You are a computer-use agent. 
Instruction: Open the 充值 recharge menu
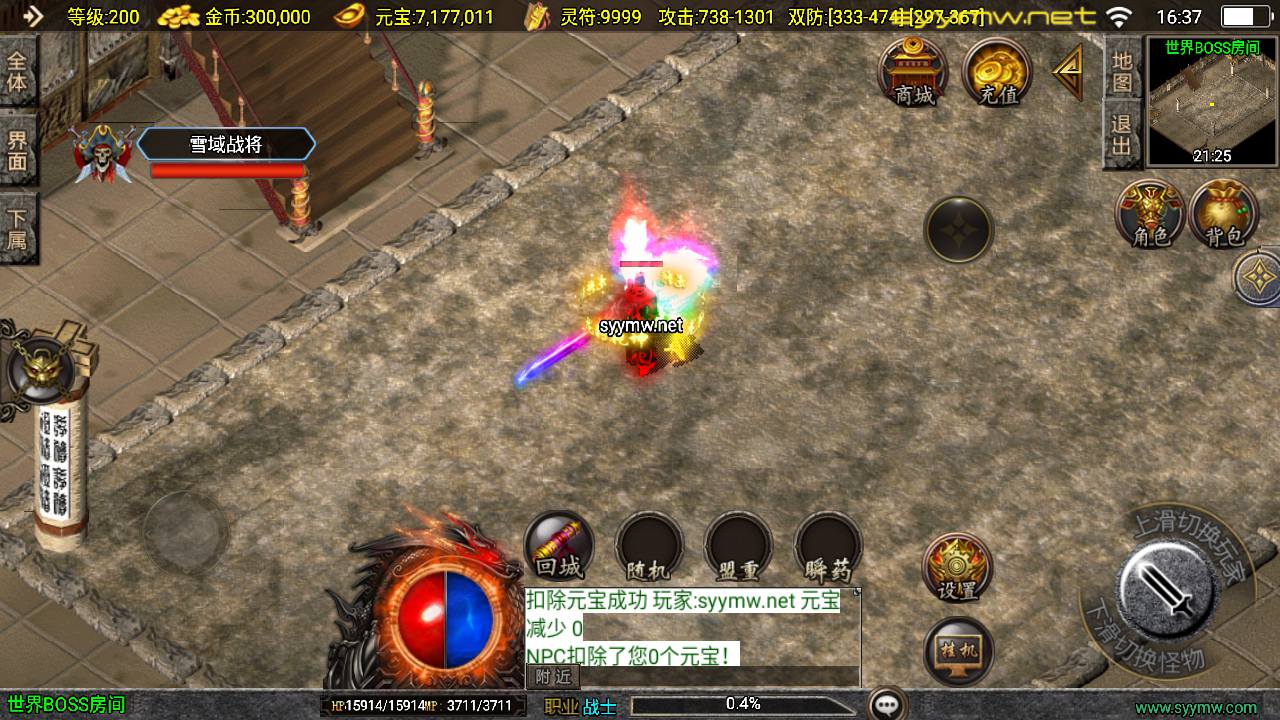coord(997,72)
